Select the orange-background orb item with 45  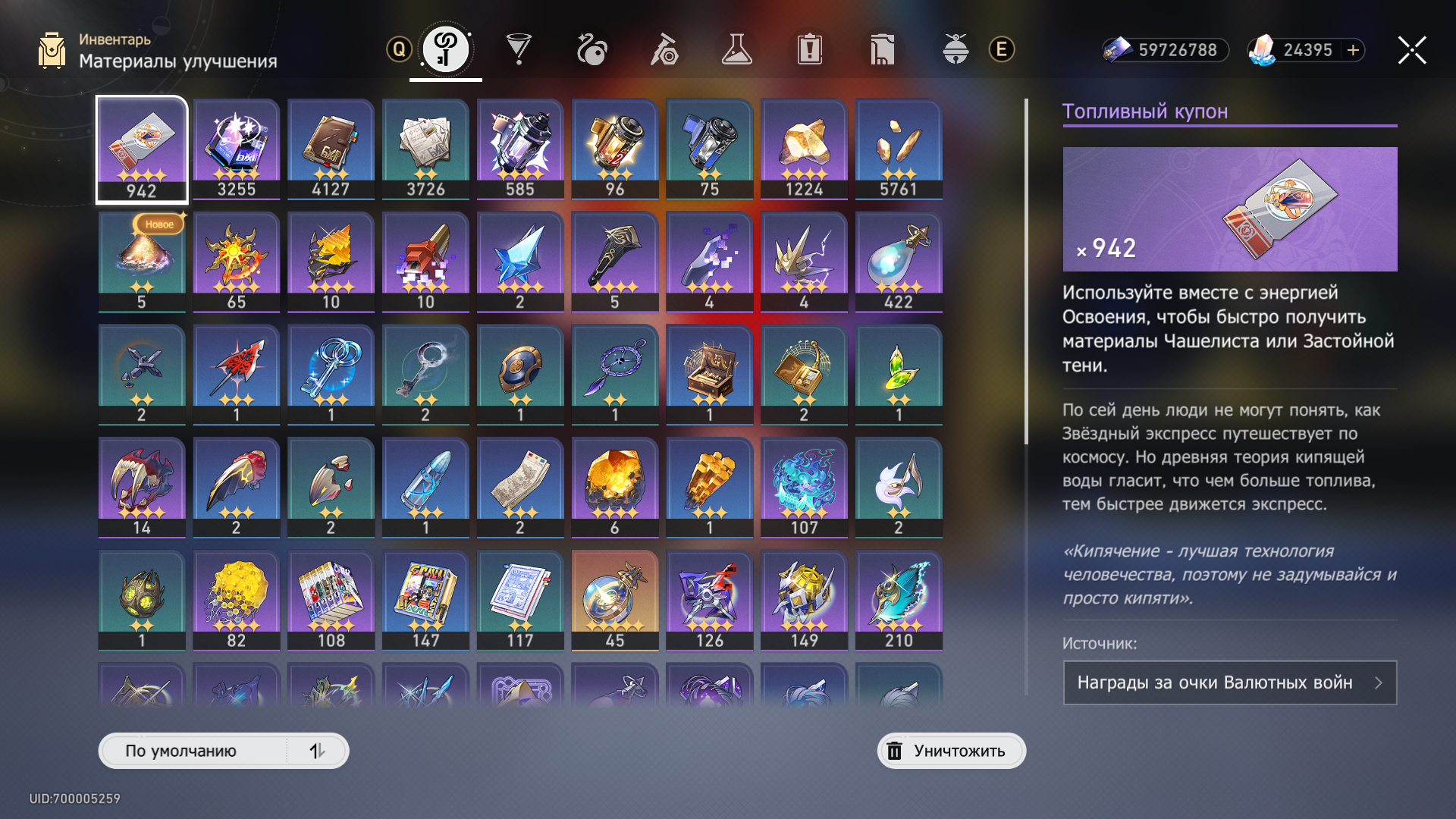point(615,600)
